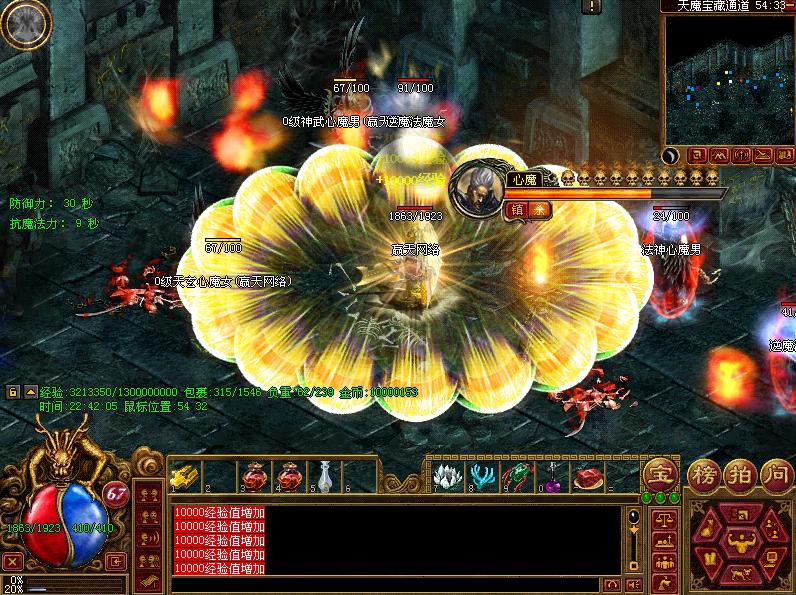Open the character panel with the muscular figure icon

[741, 543]
